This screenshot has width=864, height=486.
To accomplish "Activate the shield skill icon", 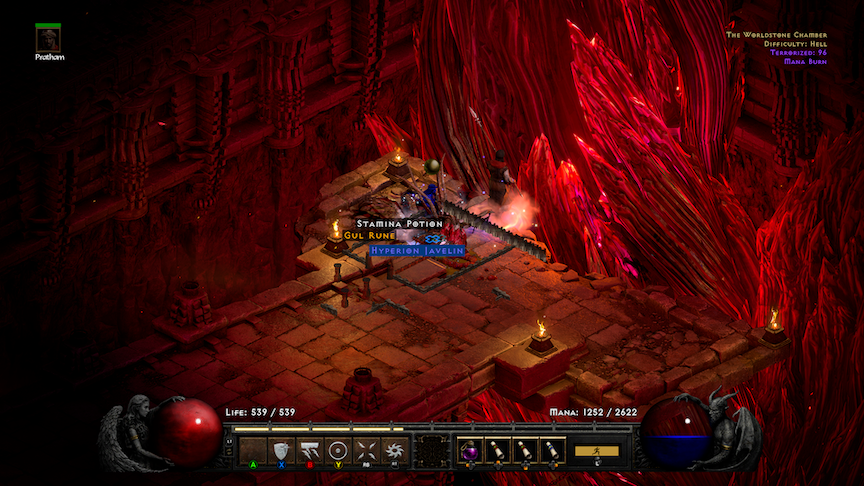I will point(281,451).
